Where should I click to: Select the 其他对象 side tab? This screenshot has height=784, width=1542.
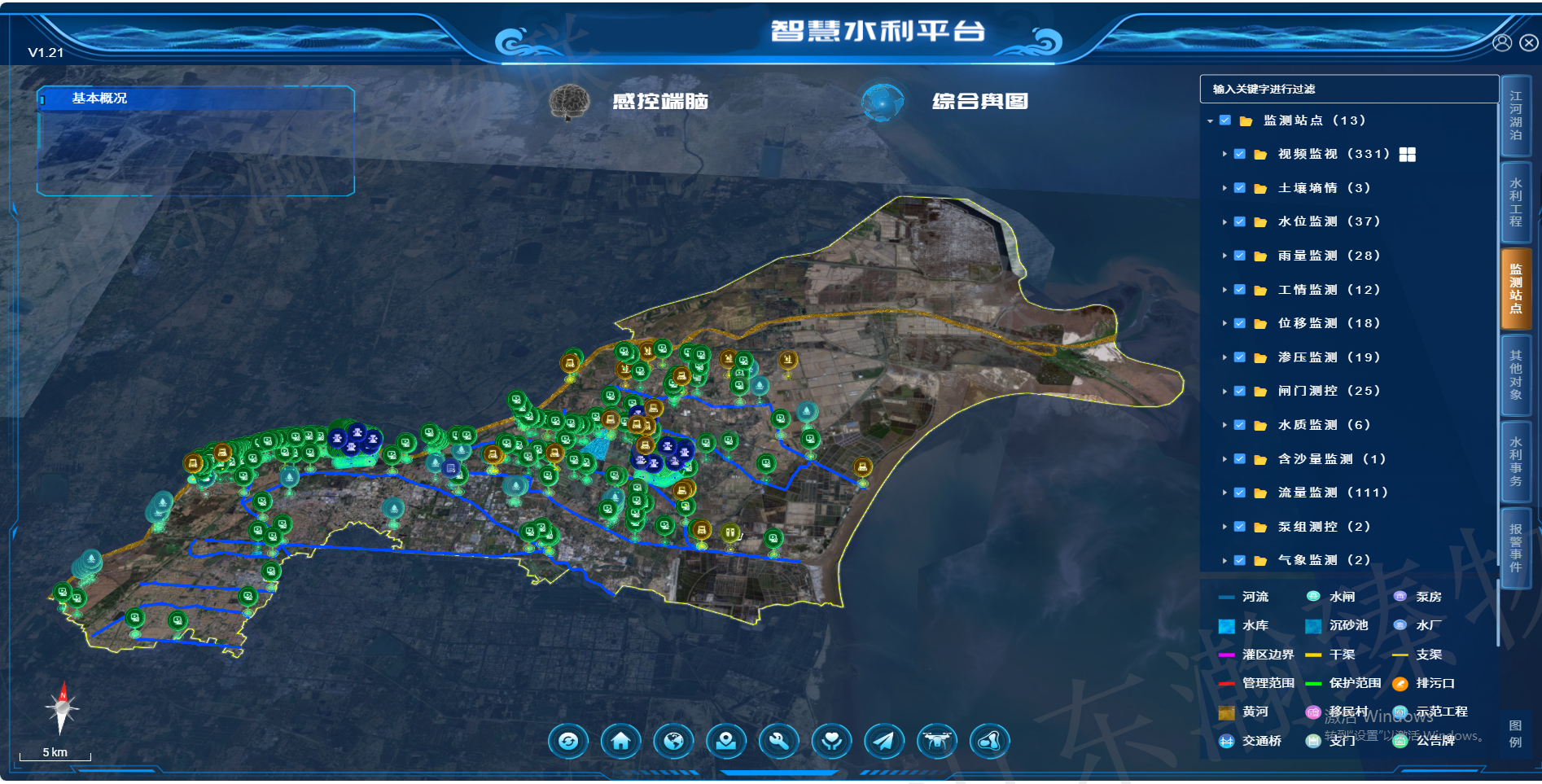(1515, 374)
